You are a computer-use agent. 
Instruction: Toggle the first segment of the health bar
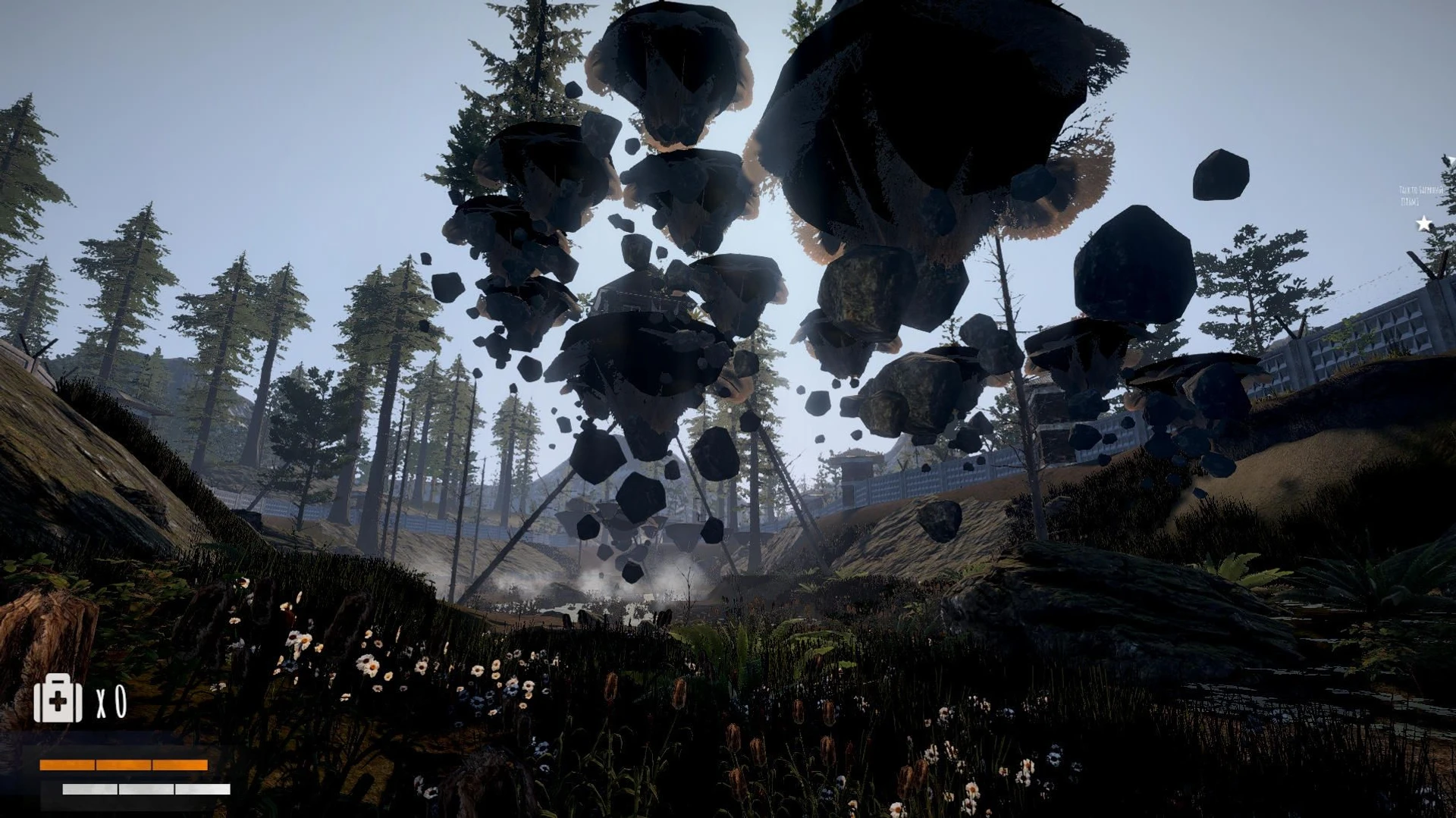tap(68, 766)
